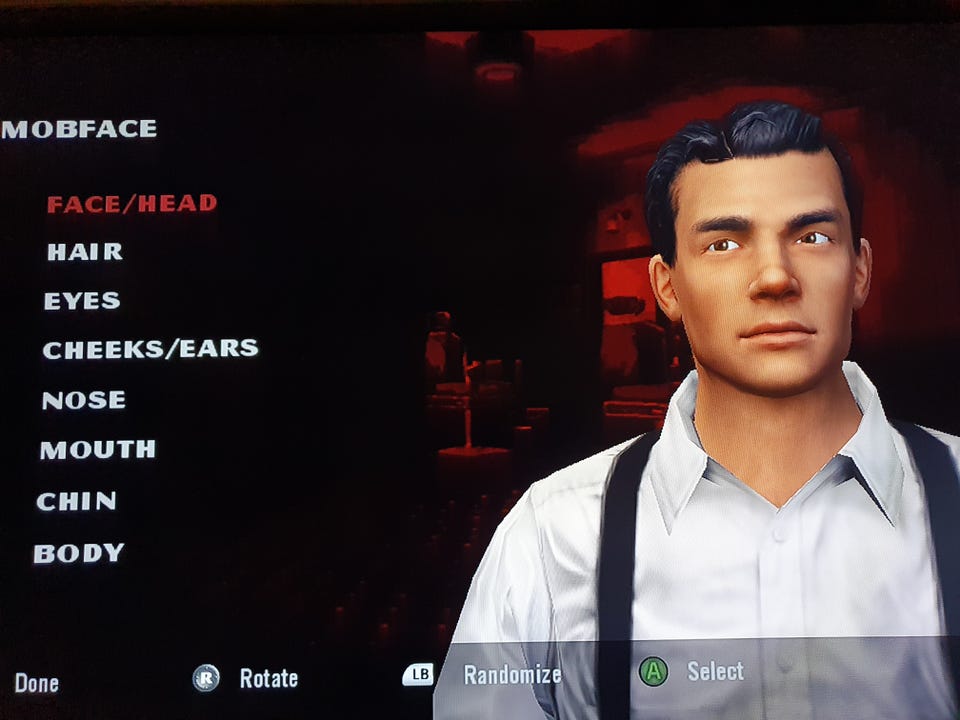
Task: Go to the Mouth options
Action: (98, 450)
